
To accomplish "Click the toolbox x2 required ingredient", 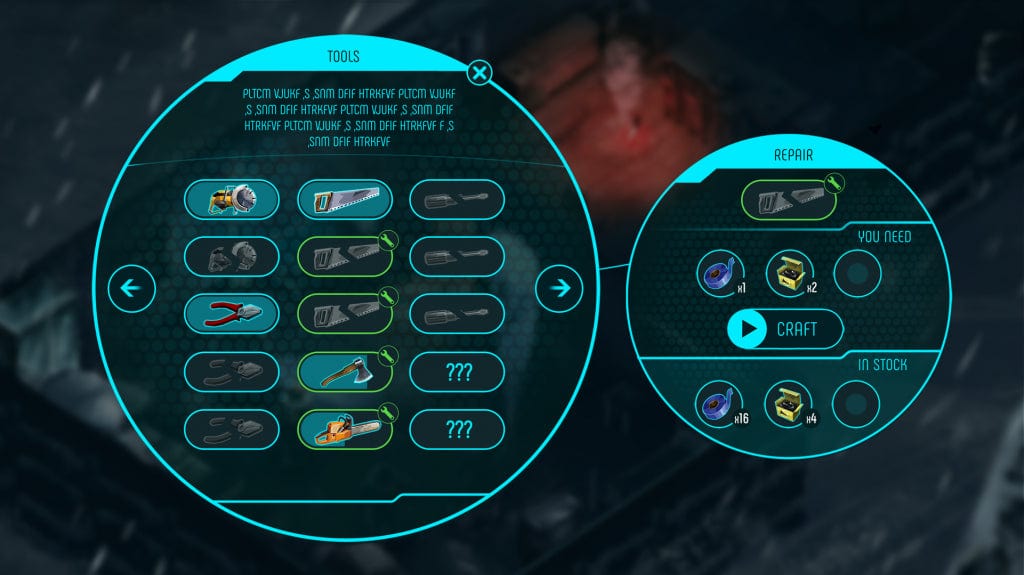I will pos(789,273).
